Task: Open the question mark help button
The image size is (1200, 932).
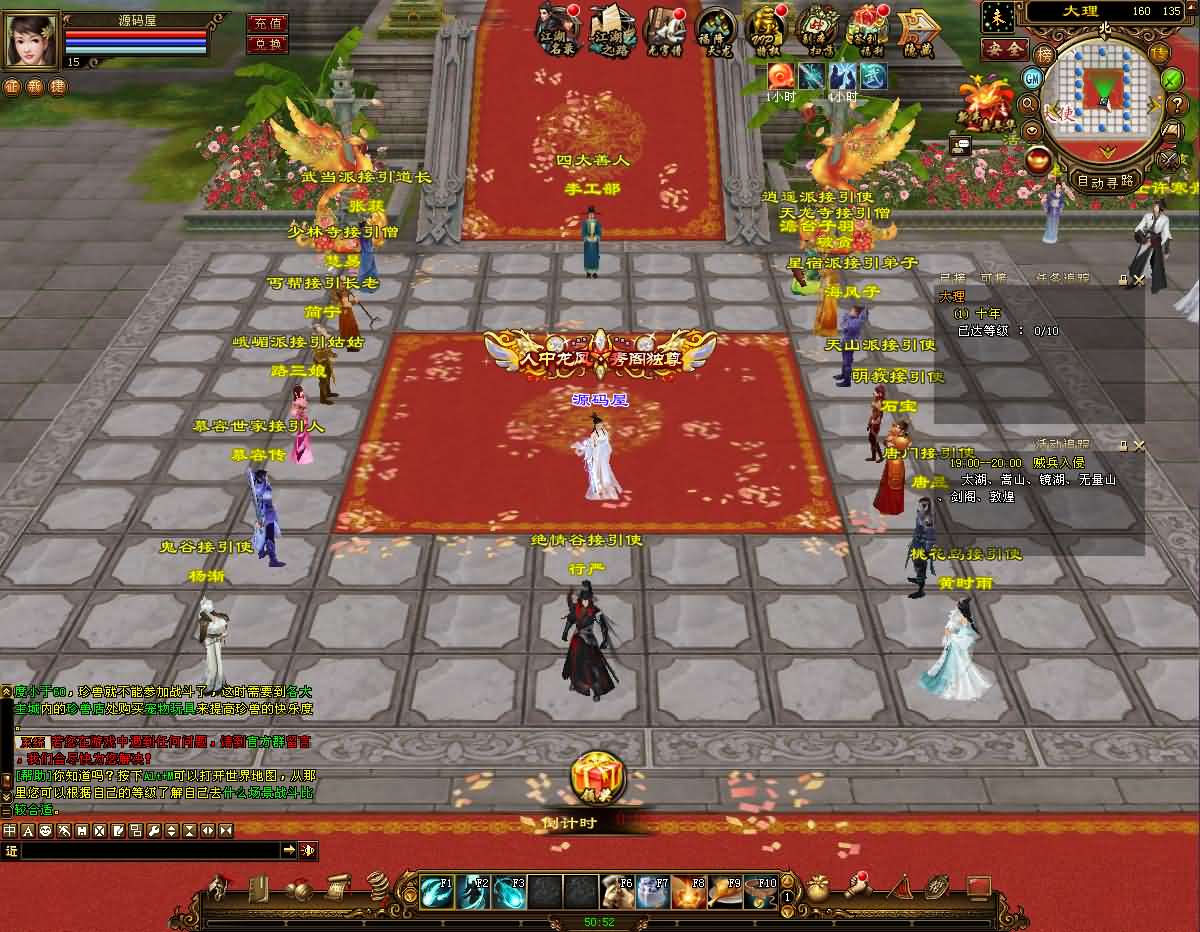Action: click(1177, 103)
